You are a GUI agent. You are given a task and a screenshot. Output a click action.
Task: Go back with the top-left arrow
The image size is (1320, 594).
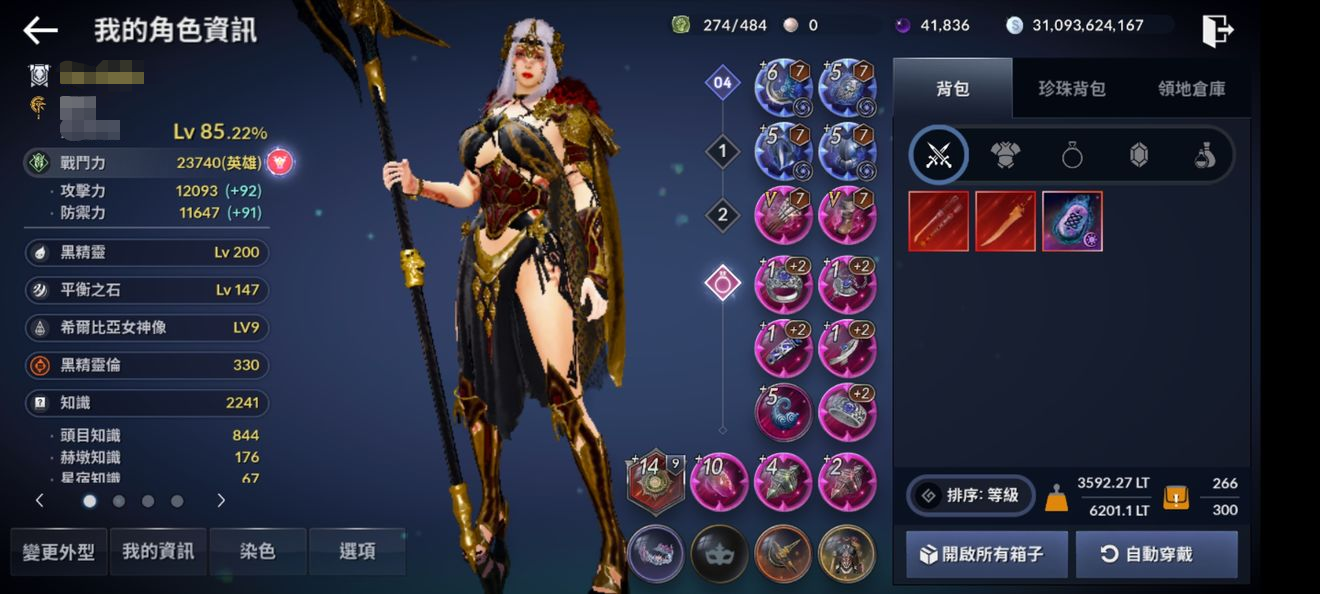coord(40,30)
